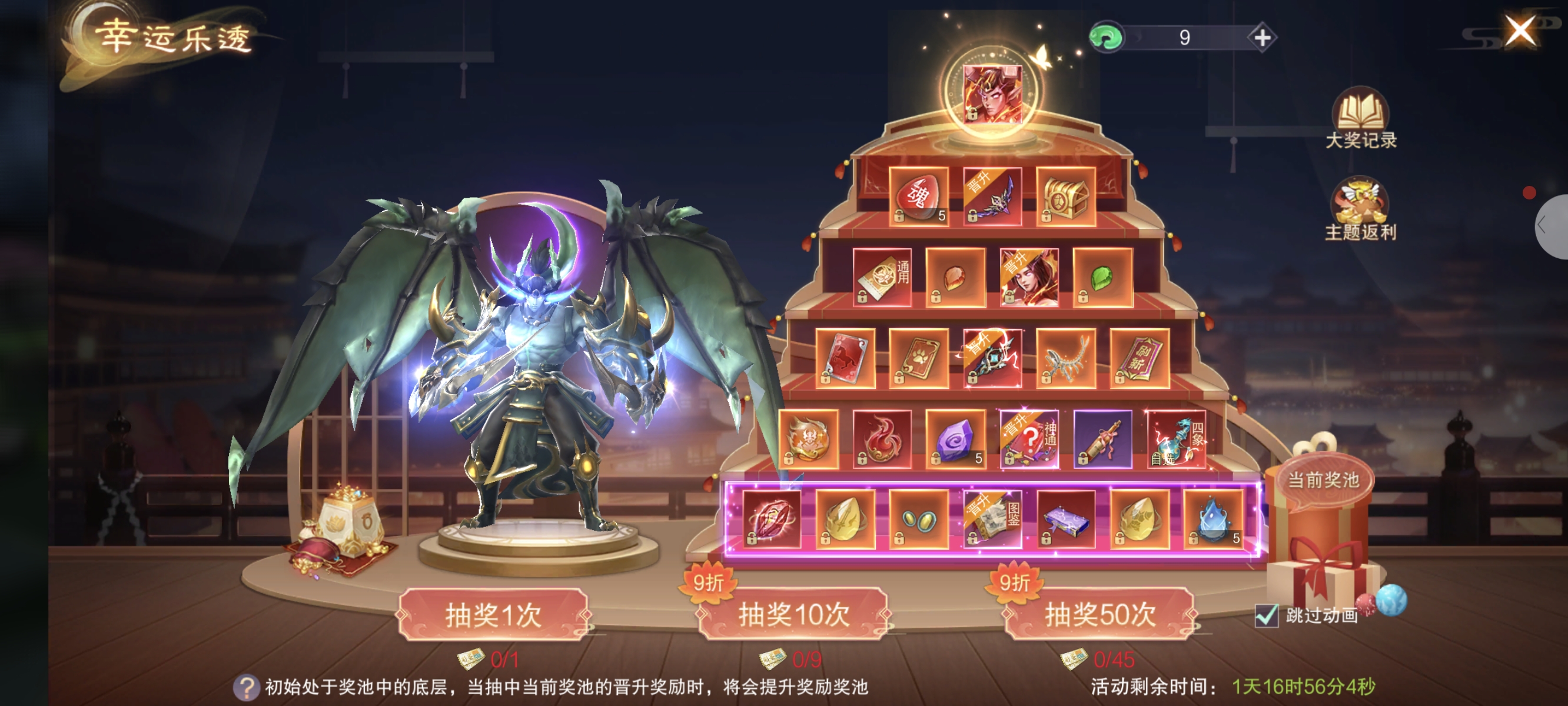The height and width of the screenshot is (706, 1568).
Task: Inspect the 刷新 refresh token reward
Action: 1140,358
